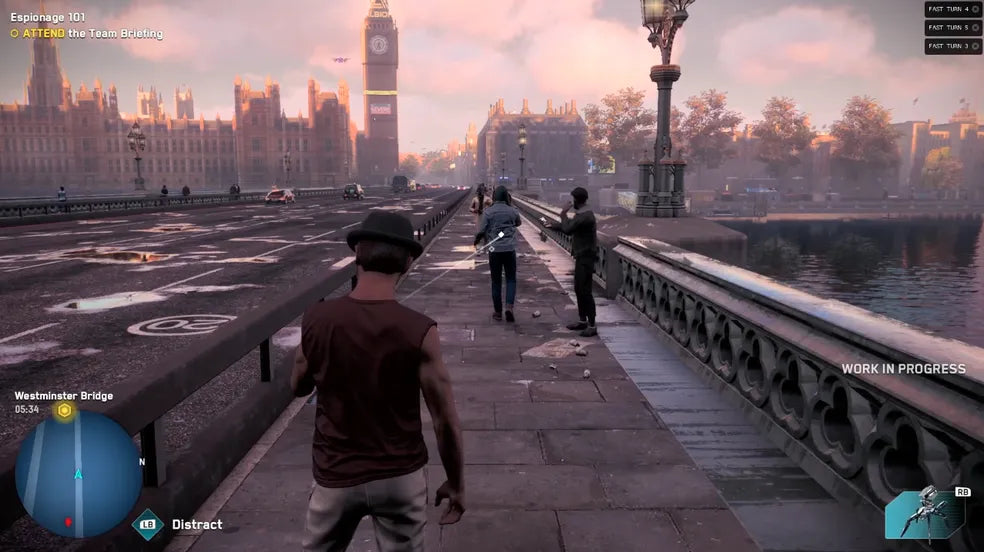Select the red marker on the minimap
This screenshot has height=552, width=984.
pyautogui.click(x=68, y=521)
